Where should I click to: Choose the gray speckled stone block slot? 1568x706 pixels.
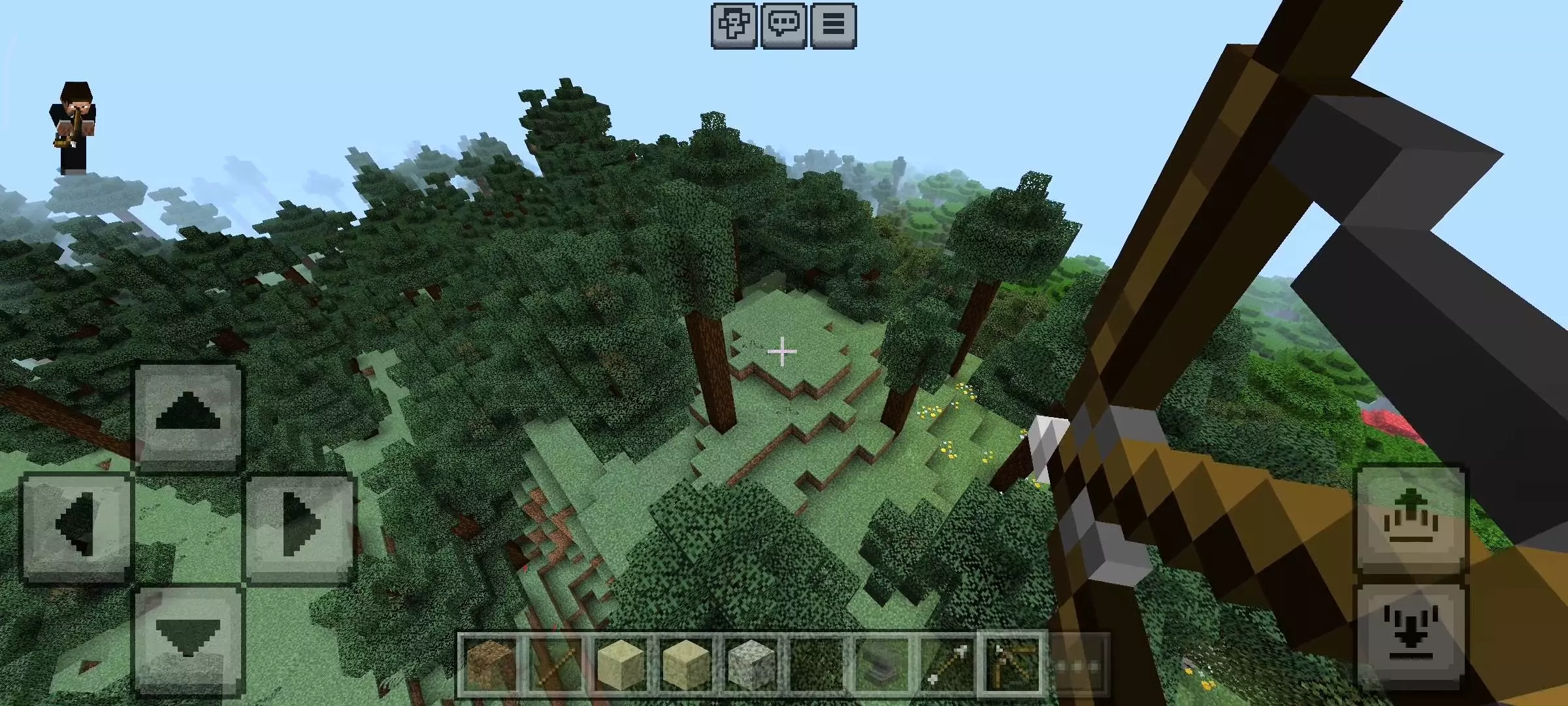[x=751, y=665]
